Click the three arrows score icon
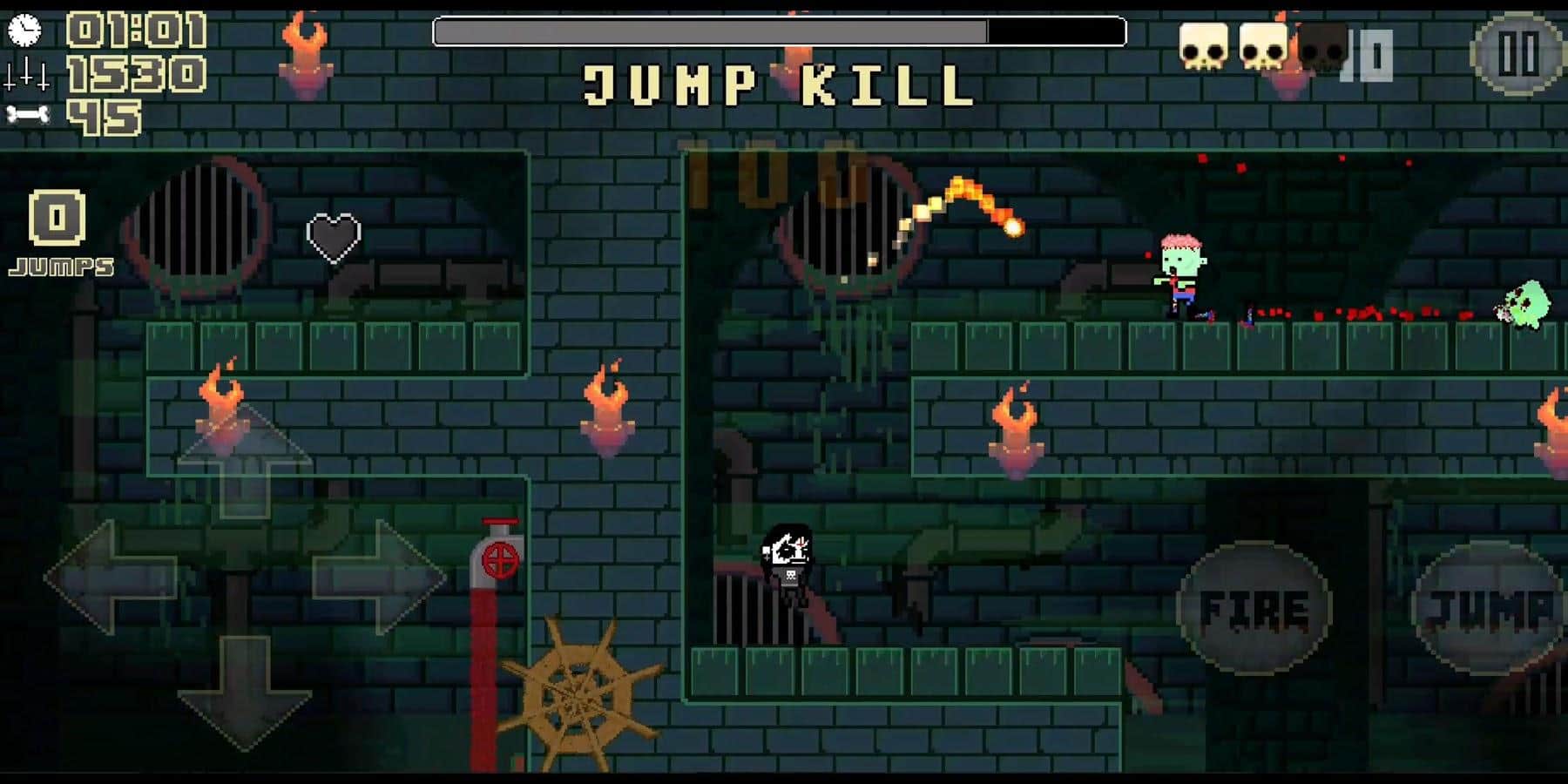The image size is (1568, 784). click(x=25, y=72)
